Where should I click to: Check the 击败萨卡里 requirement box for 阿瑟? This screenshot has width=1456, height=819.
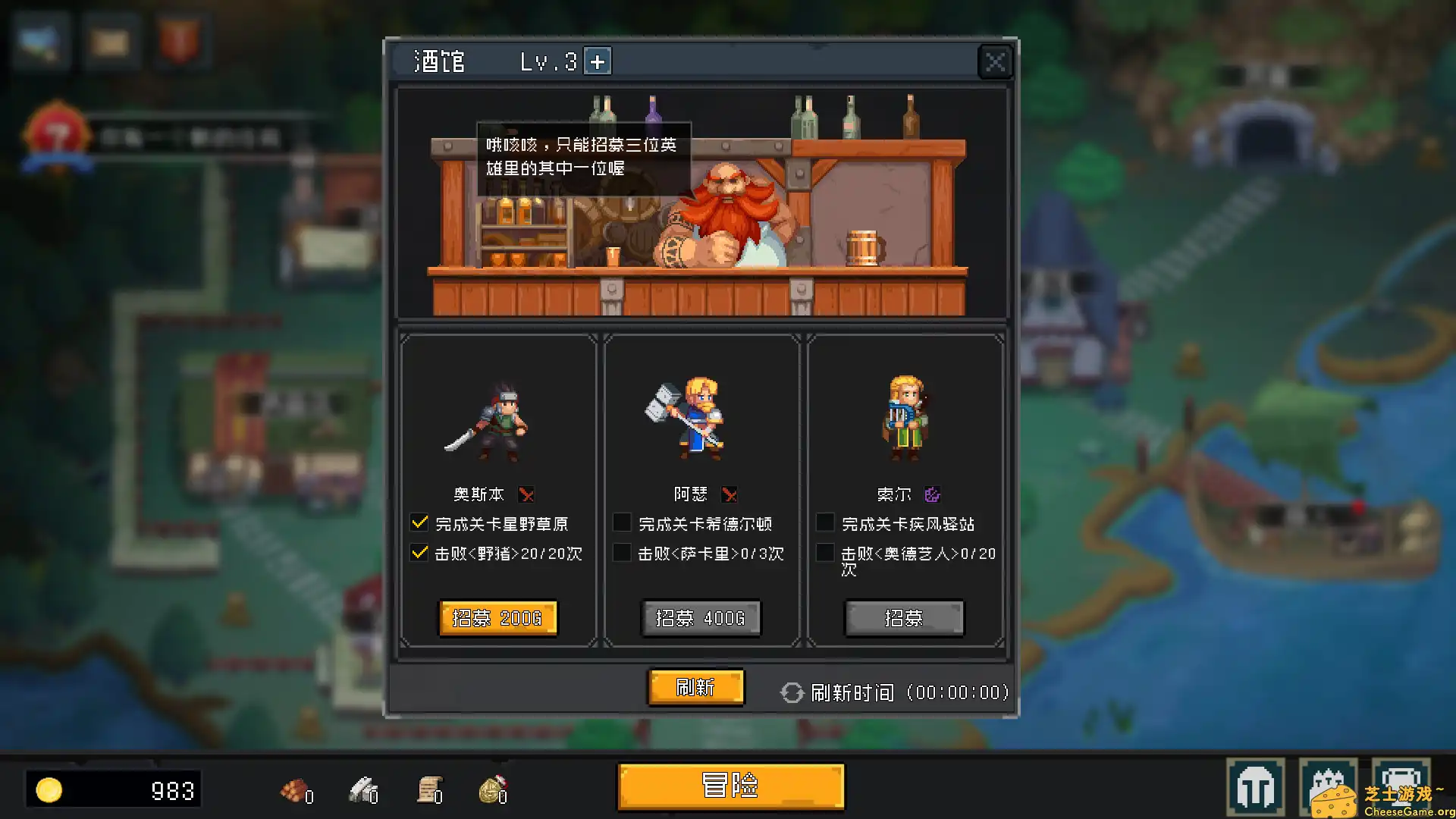[x=623, y=553]
